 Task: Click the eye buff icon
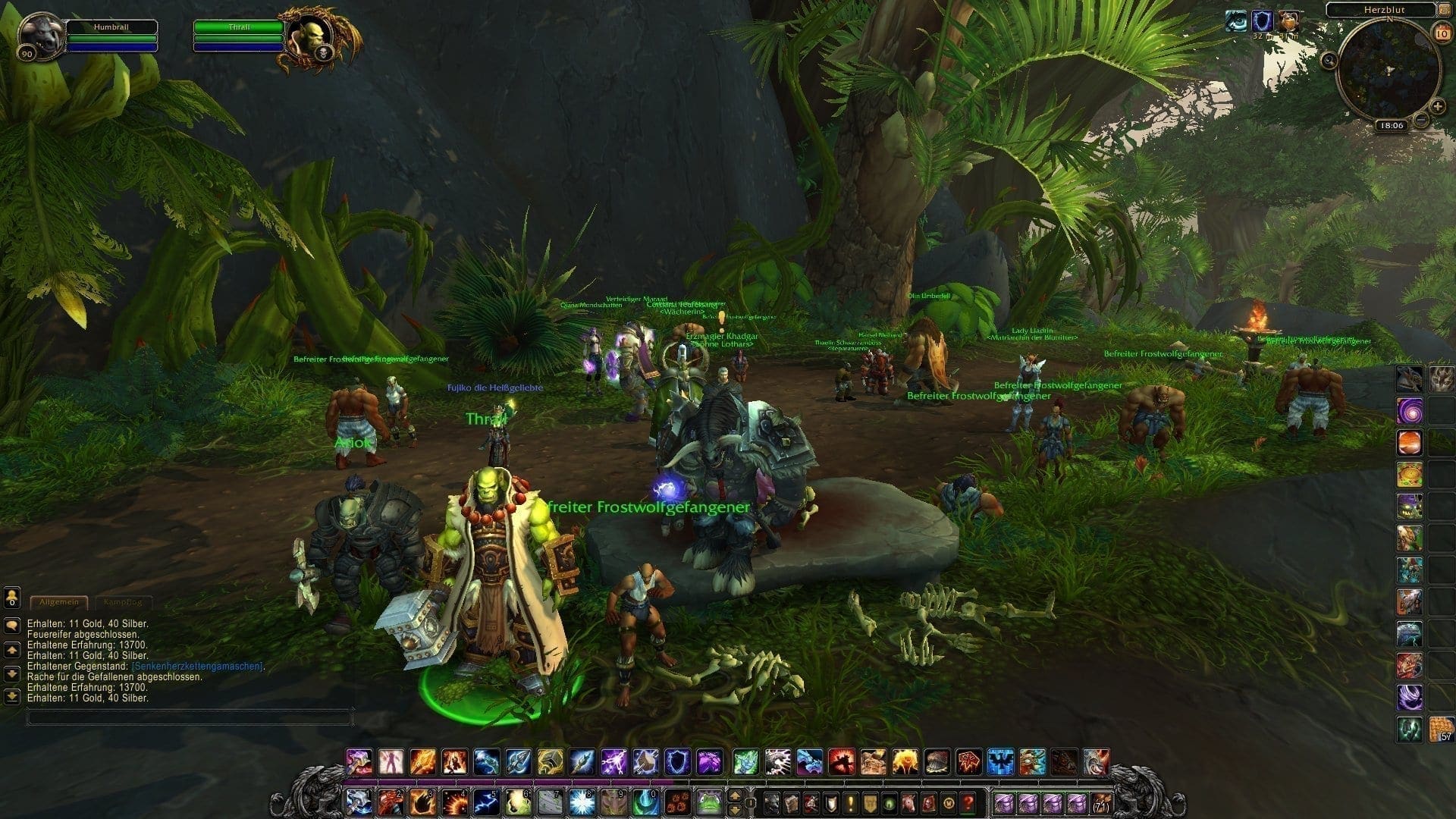click(1236, 21)
